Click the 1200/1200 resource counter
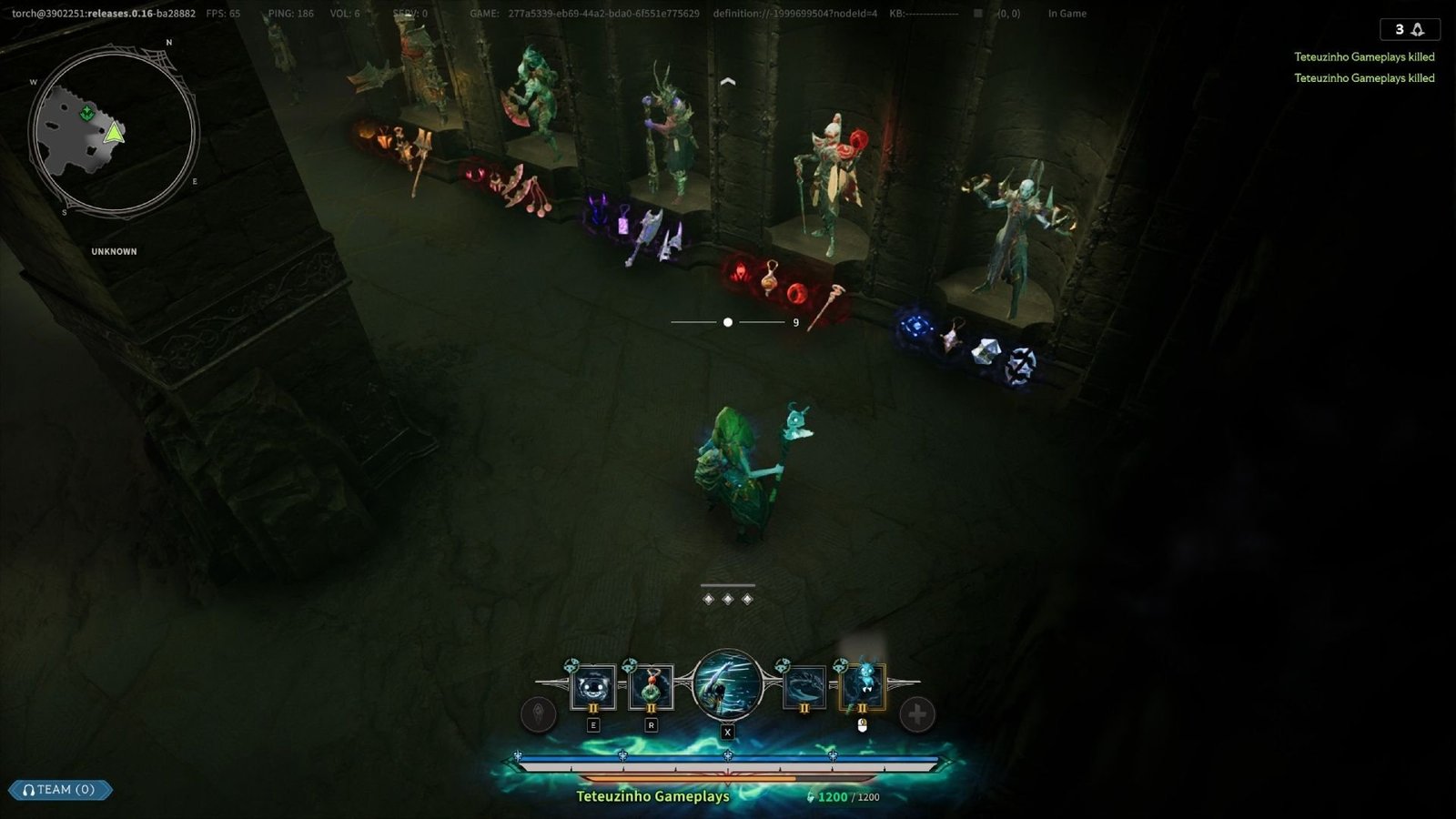The height and width of the screenshot is (819, 1456). 846,795
